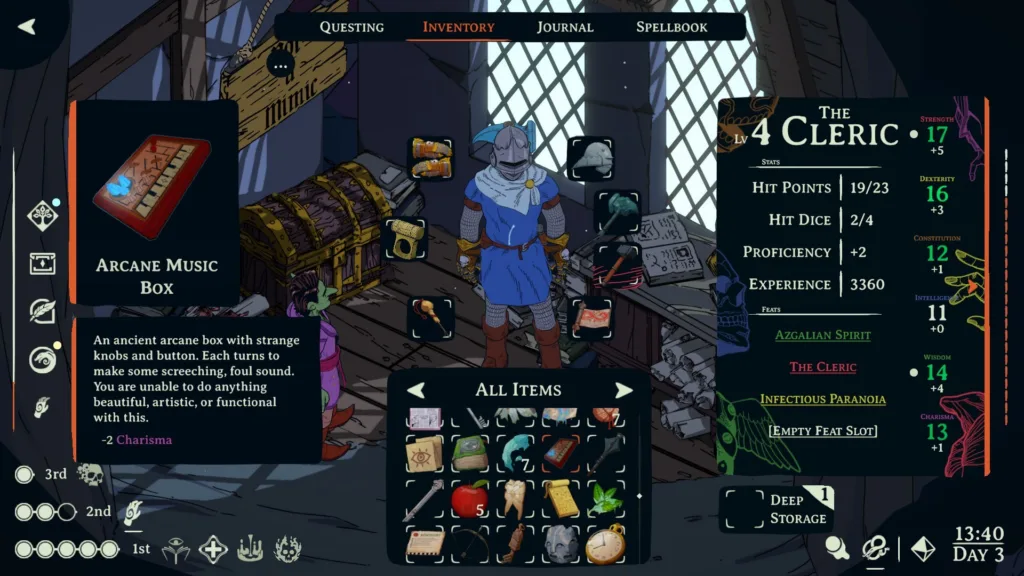Open Deep Storage
This screenshot has height=576, width=1024.
point(778,508)
